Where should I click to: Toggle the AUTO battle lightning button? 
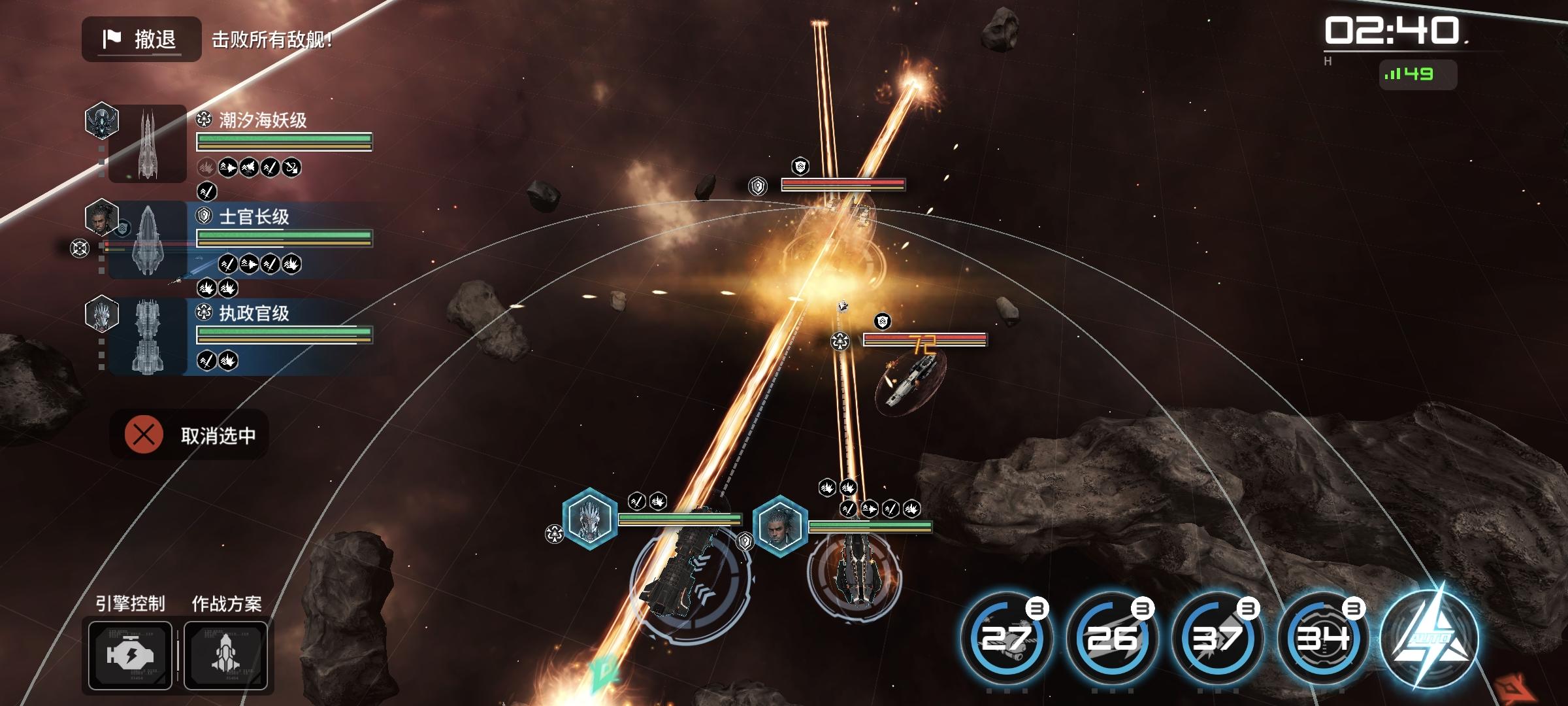(1429, 639)
